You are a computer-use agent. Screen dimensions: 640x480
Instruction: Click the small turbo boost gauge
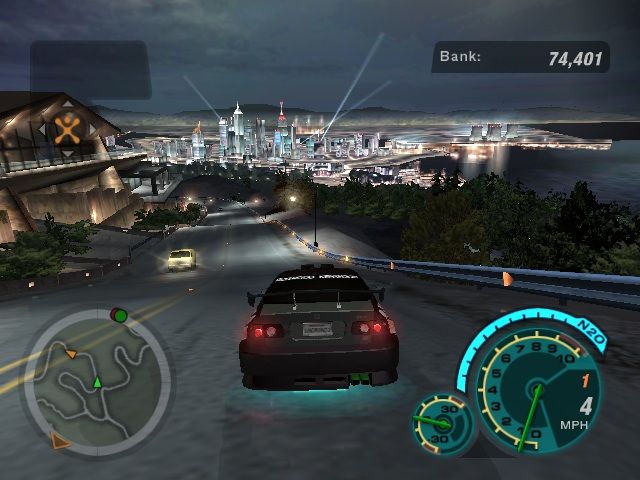(x=439, y=425)
